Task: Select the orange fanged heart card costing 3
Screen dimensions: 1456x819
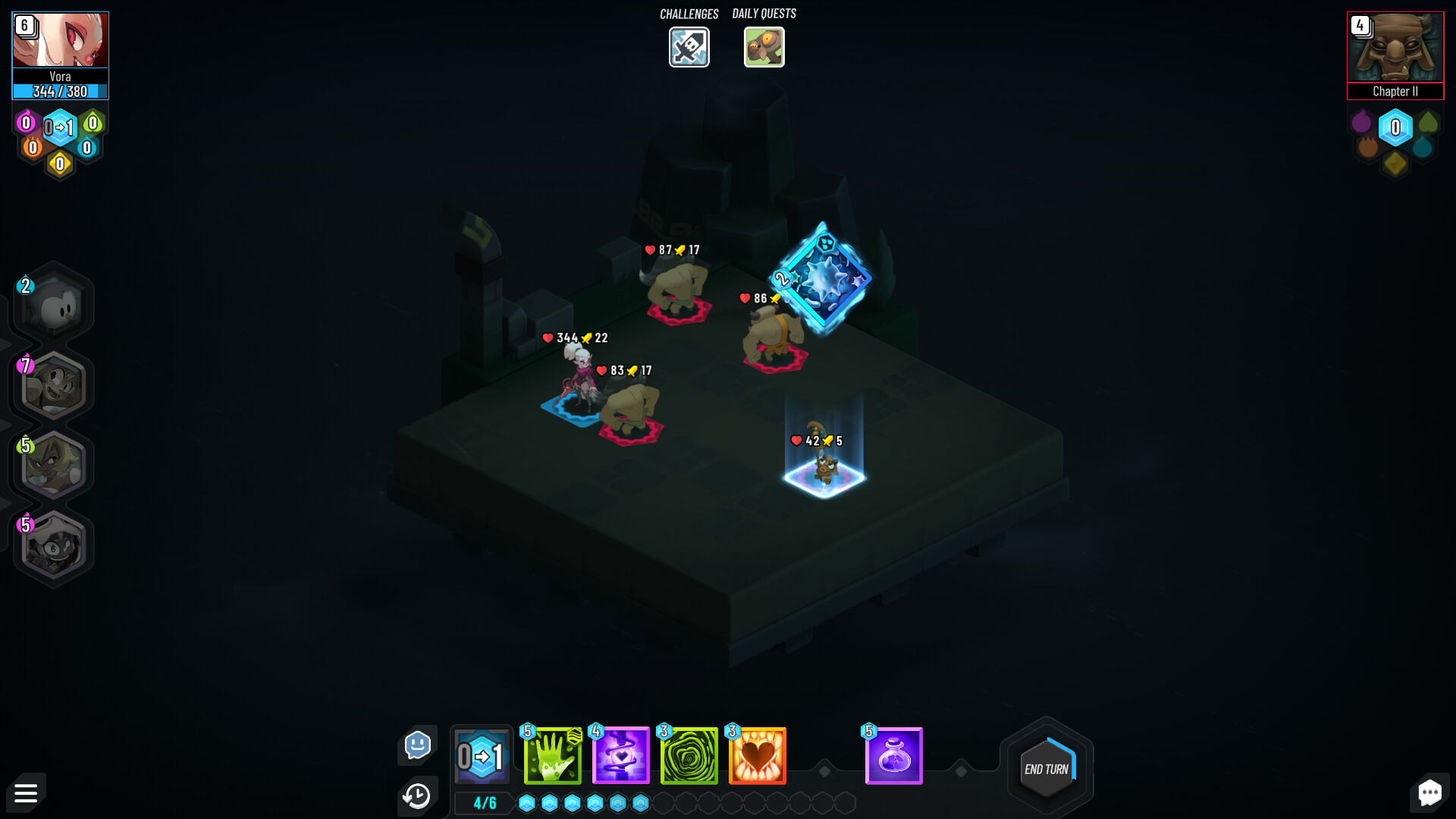Action: (756, 755)
